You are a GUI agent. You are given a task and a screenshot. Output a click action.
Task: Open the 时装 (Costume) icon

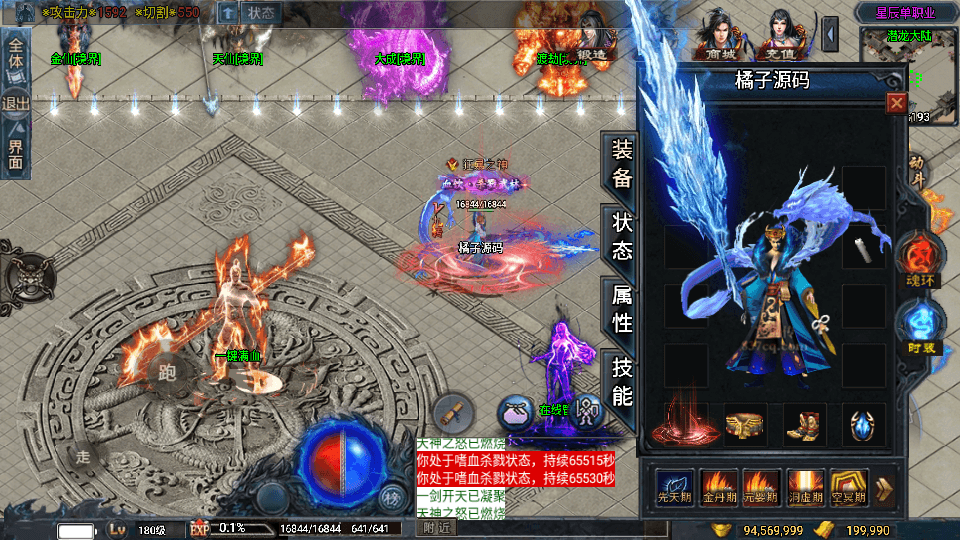920,326
